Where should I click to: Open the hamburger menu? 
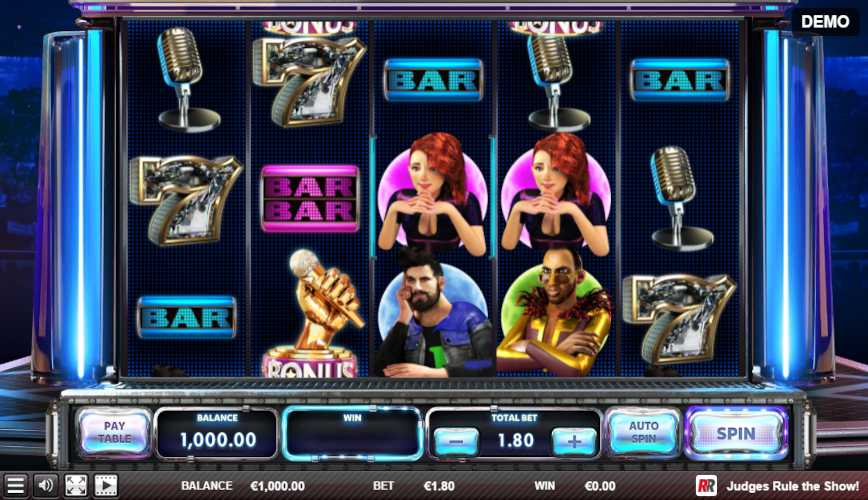tap(15, 486)
